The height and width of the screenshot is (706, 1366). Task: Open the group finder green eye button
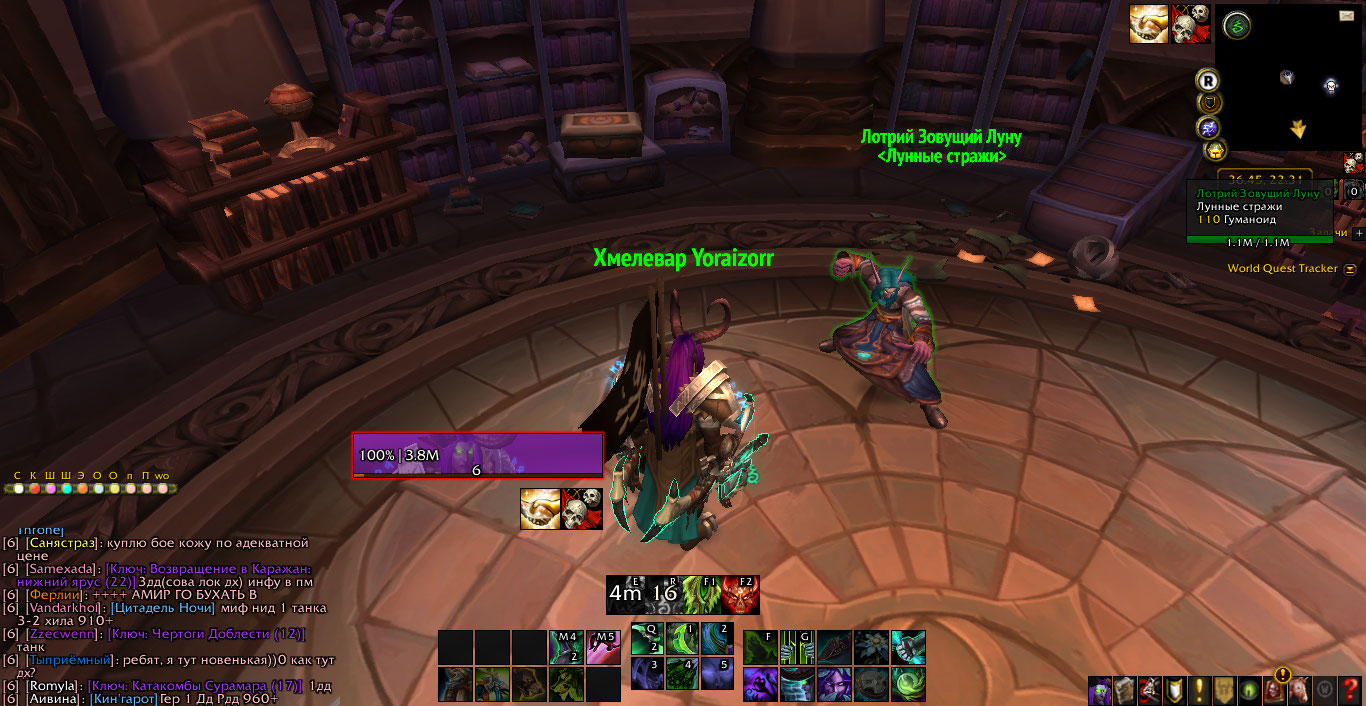[x=1249, y=690]
